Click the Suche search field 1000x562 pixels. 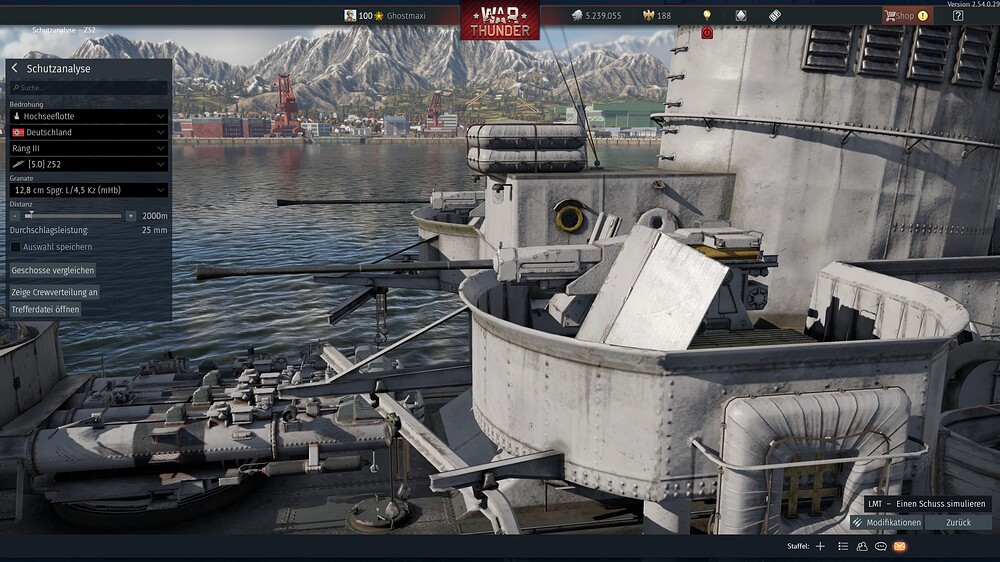pyautogui.click(x=88, y=88)
